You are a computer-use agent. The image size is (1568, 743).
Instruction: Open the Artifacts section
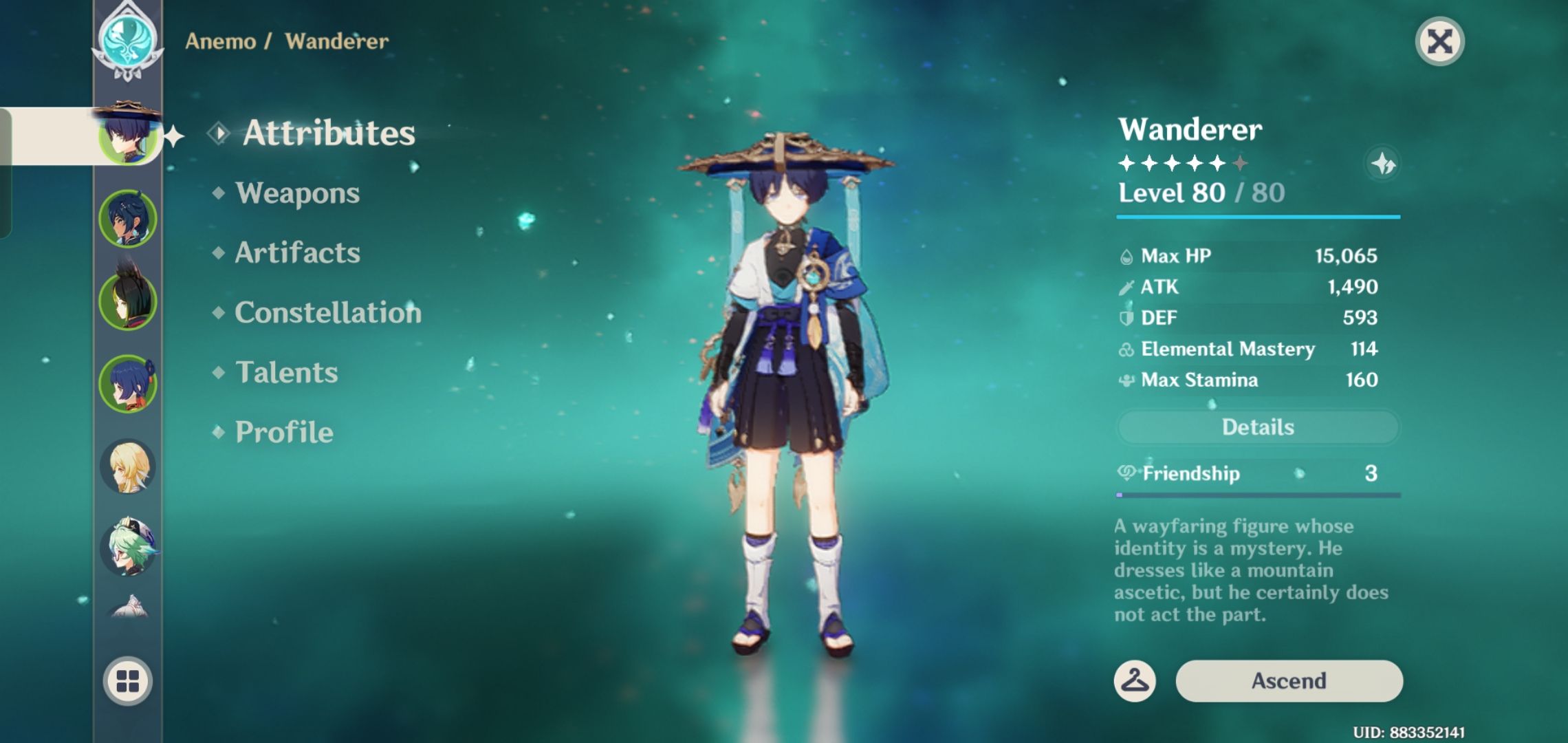click(297, 253)
